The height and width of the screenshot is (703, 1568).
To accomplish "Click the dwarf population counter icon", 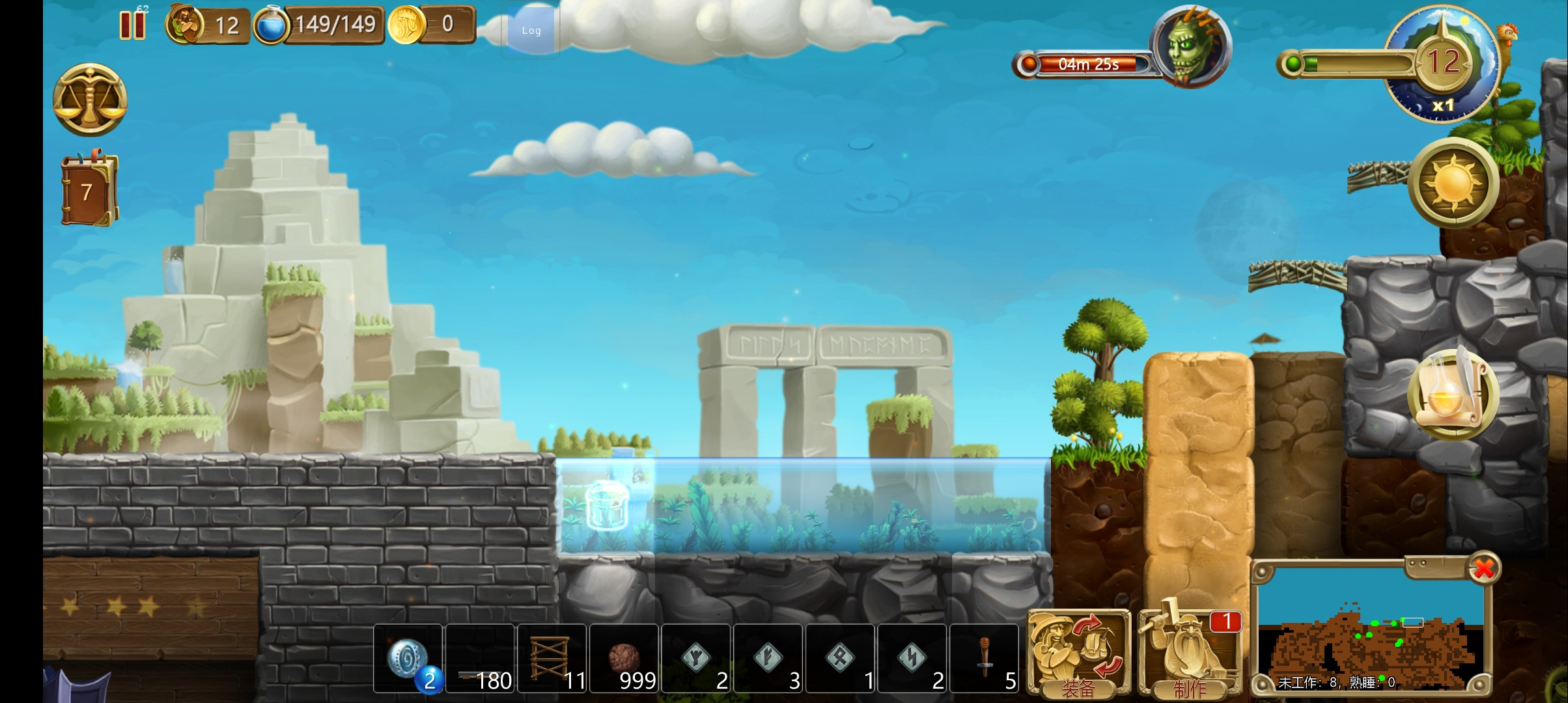I will (x=185, y=25).
